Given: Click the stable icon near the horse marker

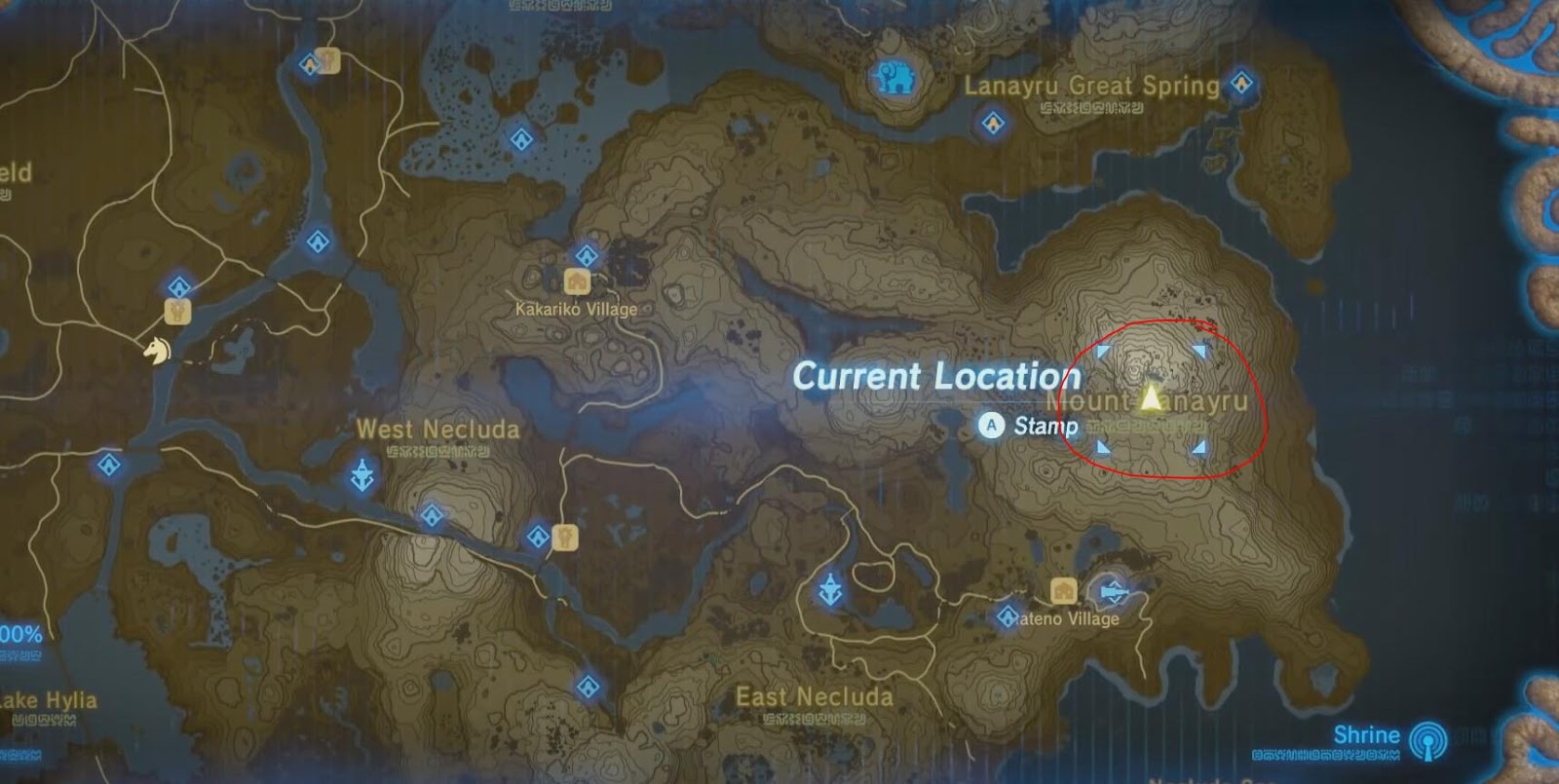Looking at the screenshot, I should pos(177,312).
